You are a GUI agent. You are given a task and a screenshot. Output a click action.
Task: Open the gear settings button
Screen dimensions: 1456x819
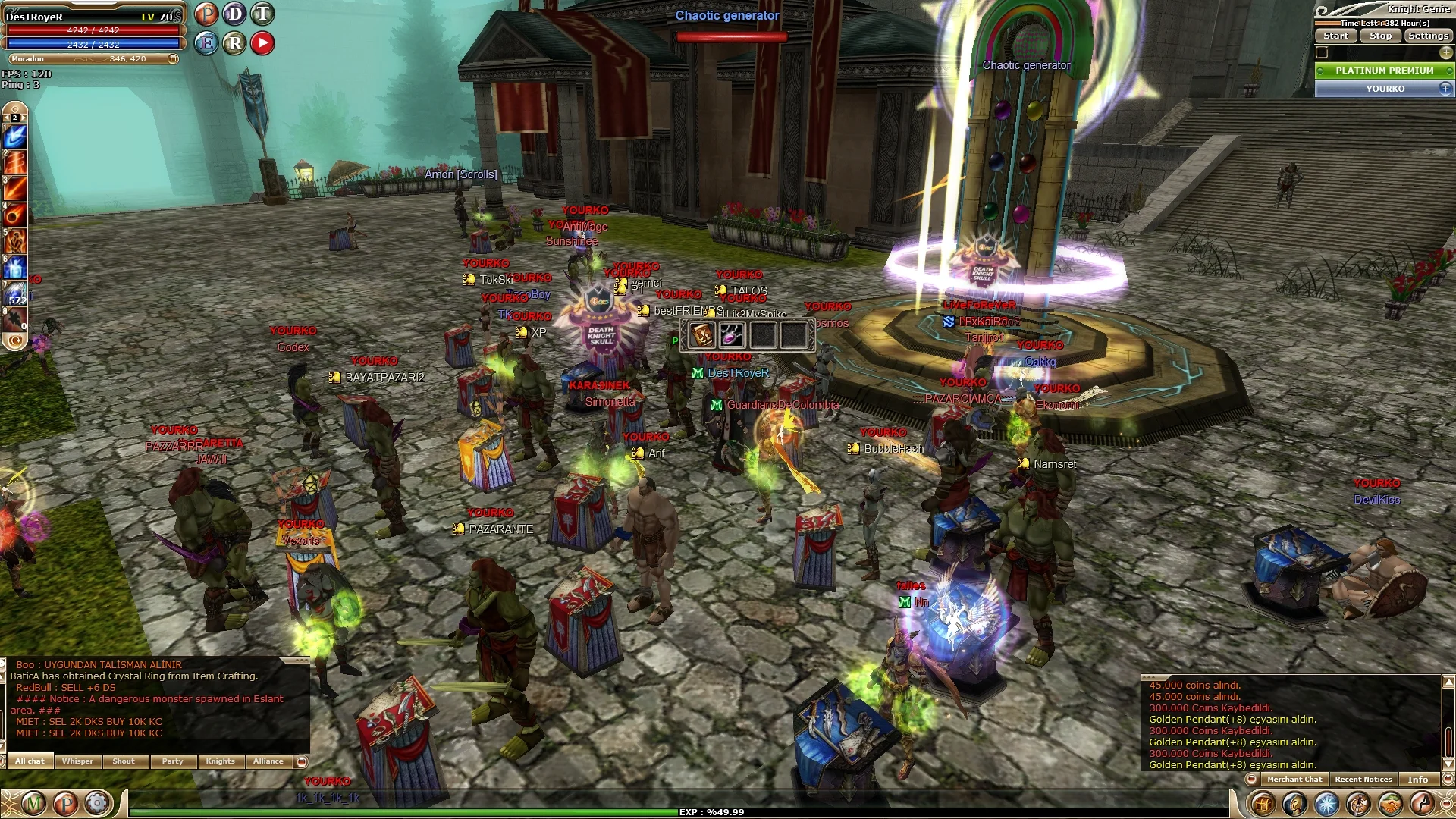tap(97, 803)
